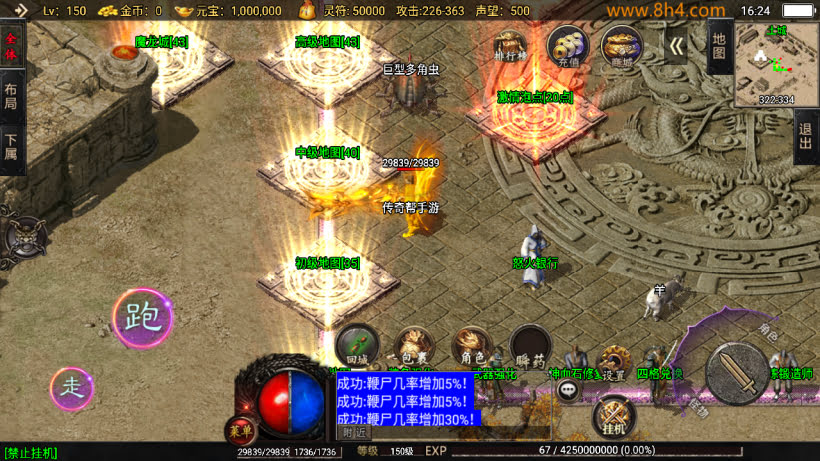Open the bag (包裹) inventory icon
The image size is (820, 461).
point(414,346)
